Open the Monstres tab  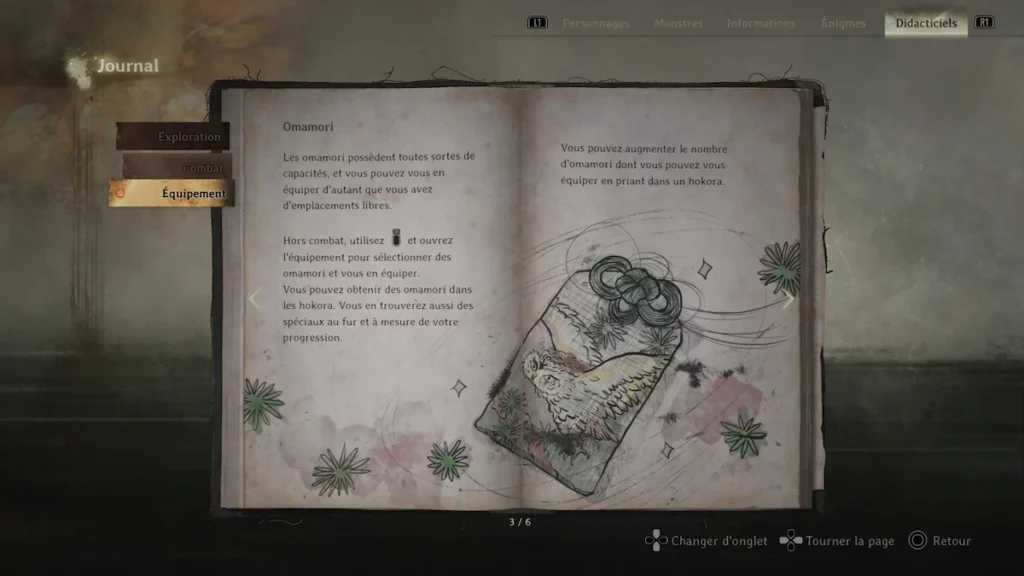coord(678,23)
